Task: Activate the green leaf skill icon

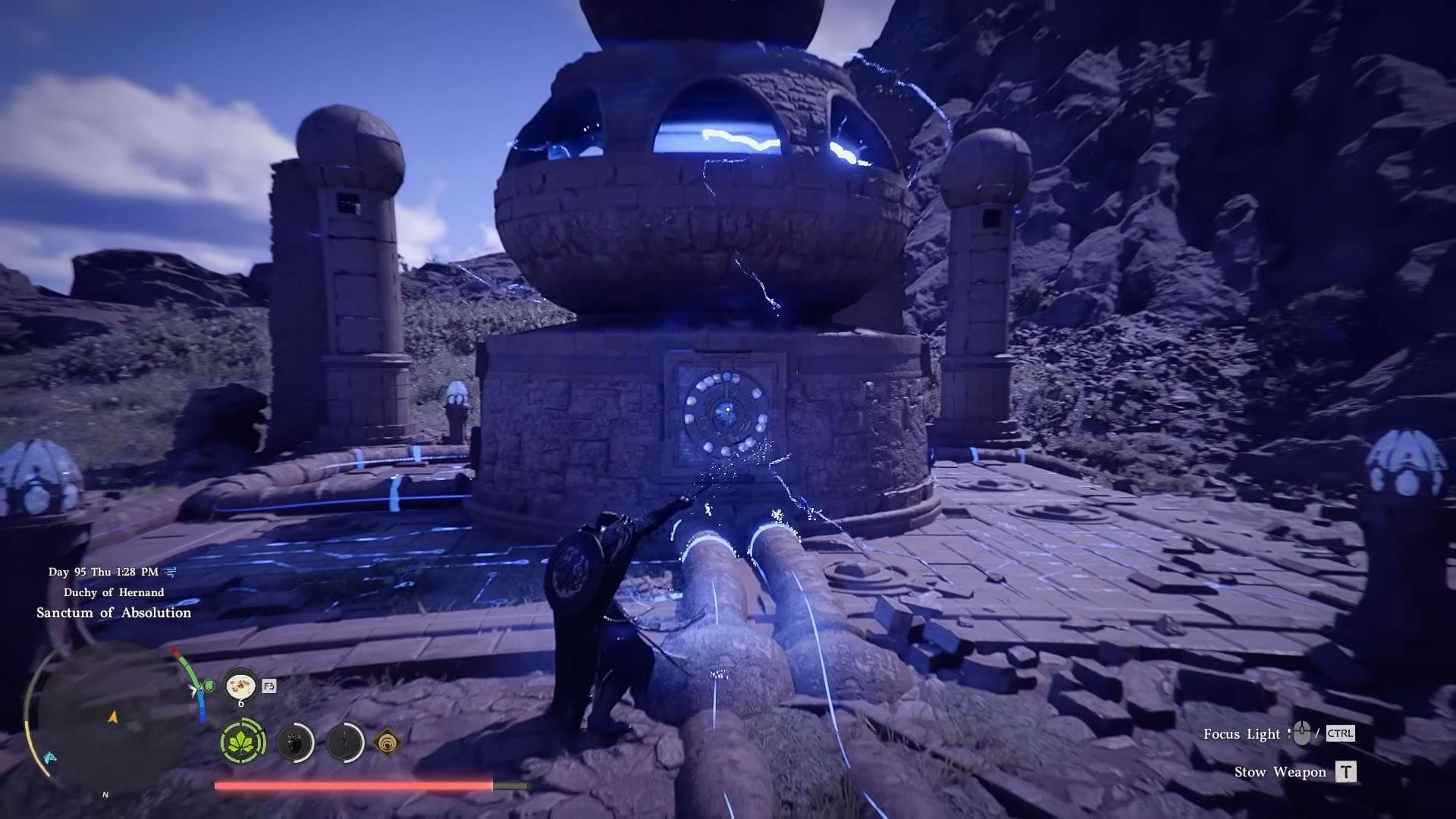Action: click(243, 741)
